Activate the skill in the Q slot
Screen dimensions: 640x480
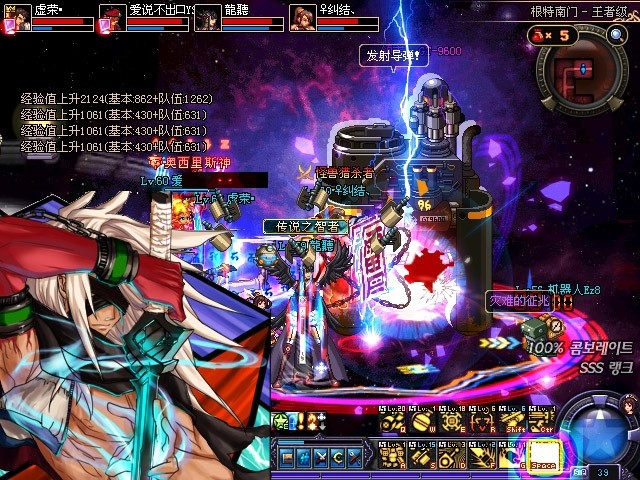(392, 422)
